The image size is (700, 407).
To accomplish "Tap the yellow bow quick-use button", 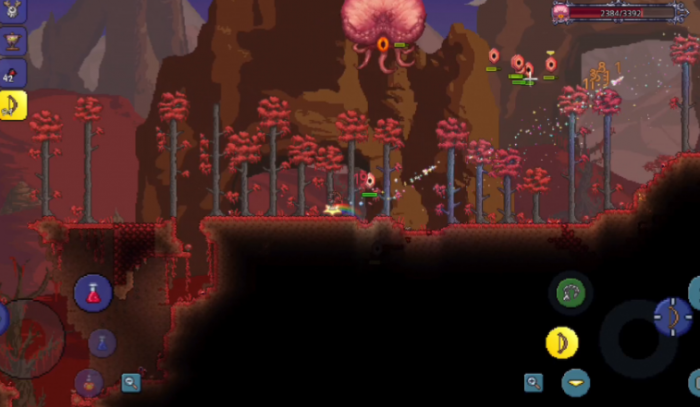I will coord(562,343).
